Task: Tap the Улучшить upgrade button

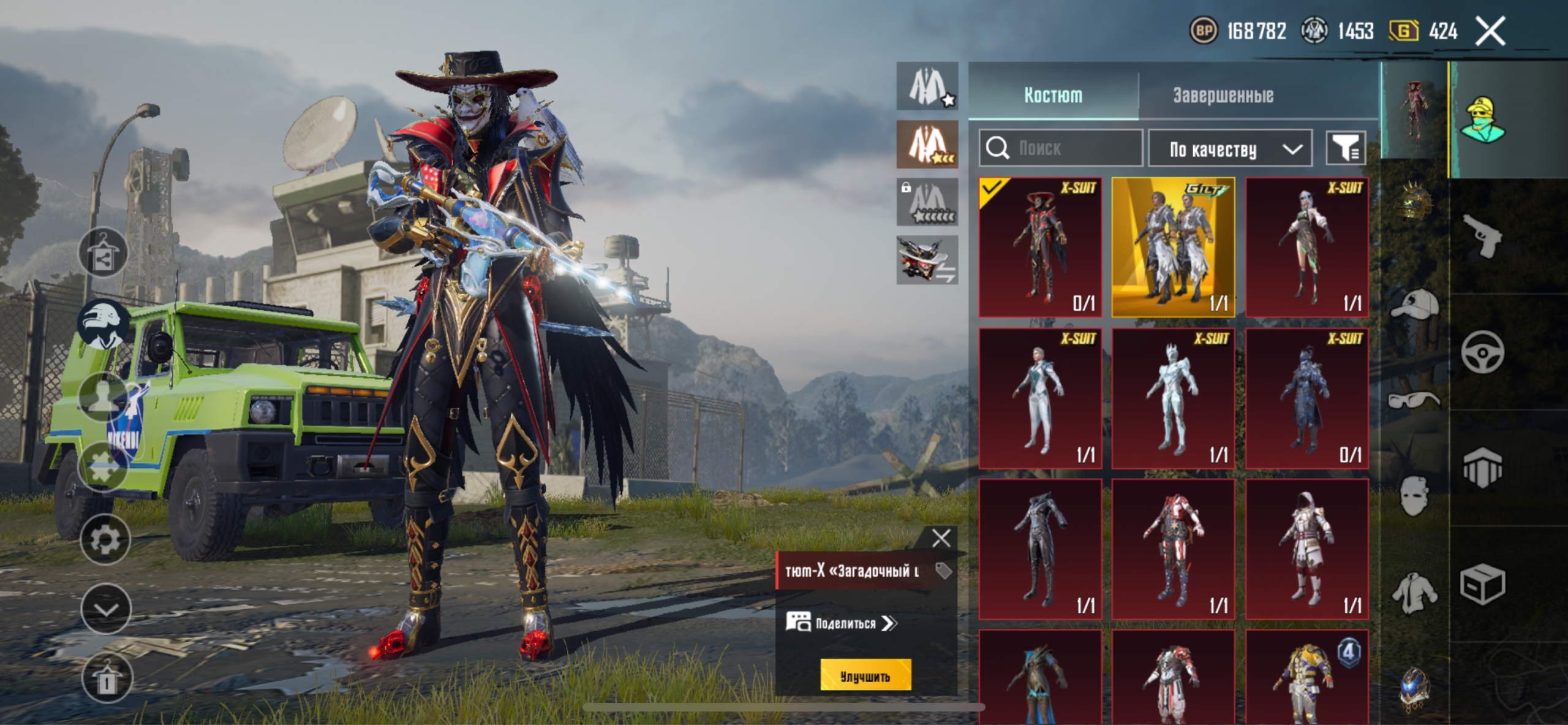Action: click(x=865, y=676)
